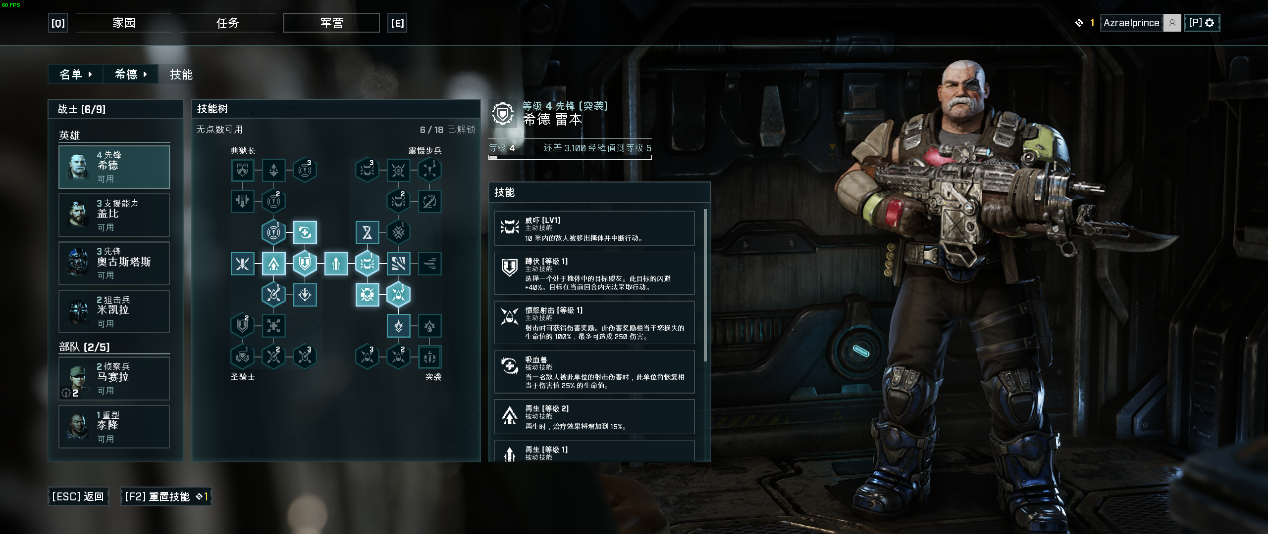This screenshot has width=1268, height=534.
Task: Click the 返回 back button
Action: 80,496
